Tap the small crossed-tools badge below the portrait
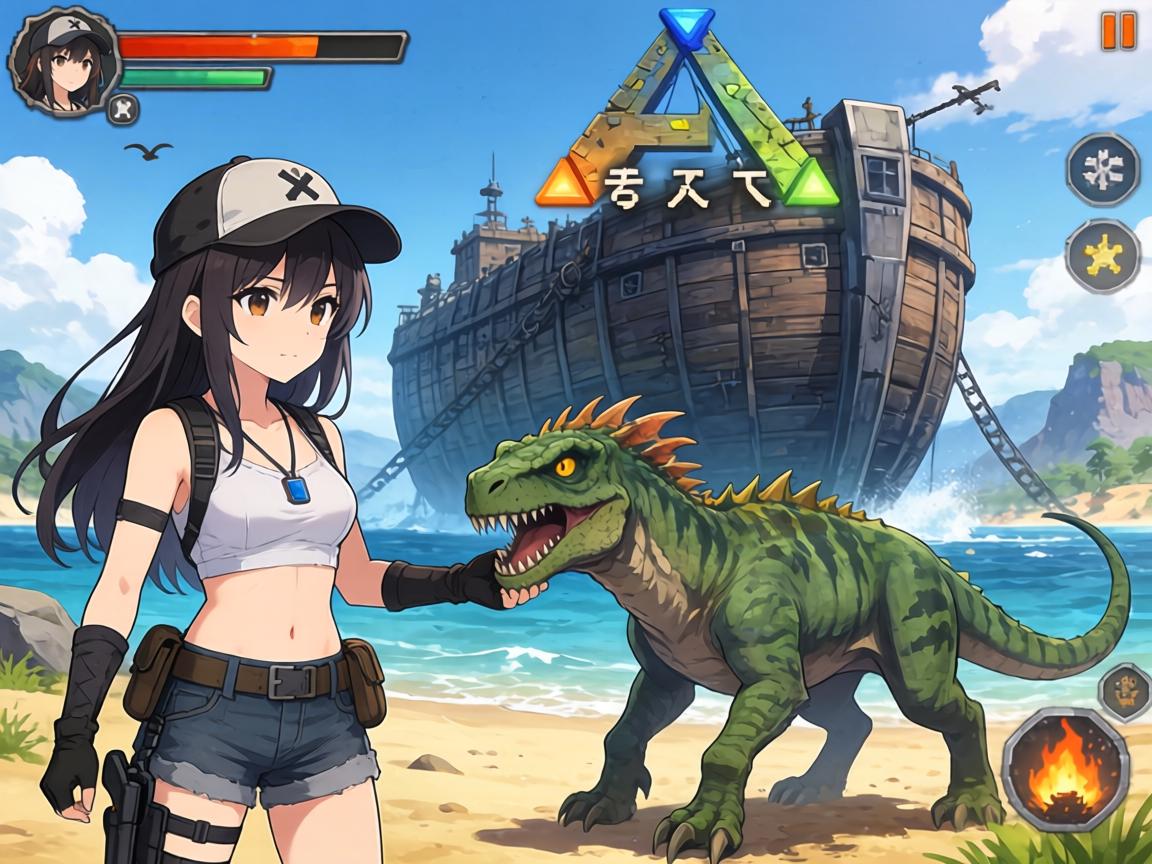This screenshot has height=864, width=1152. tap(123, 107)
